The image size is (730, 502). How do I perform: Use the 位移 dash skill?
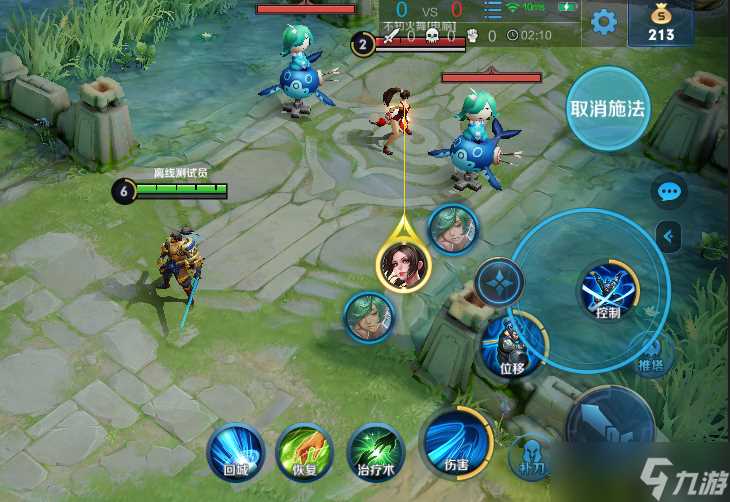tap(513, 347)
